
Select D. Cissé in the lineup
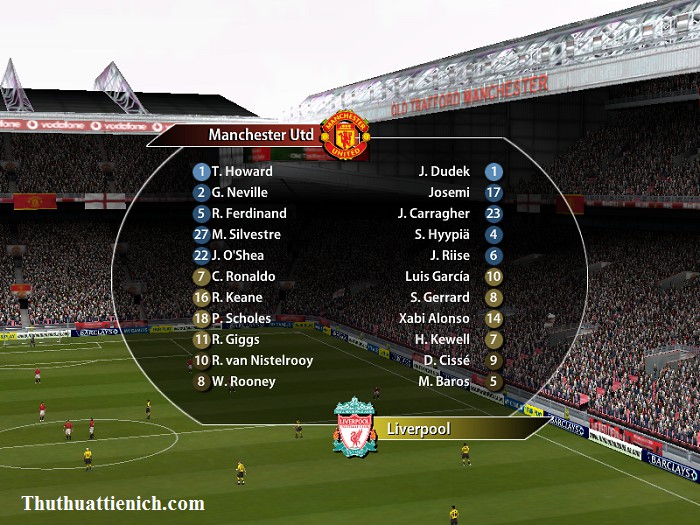point(446,360)
